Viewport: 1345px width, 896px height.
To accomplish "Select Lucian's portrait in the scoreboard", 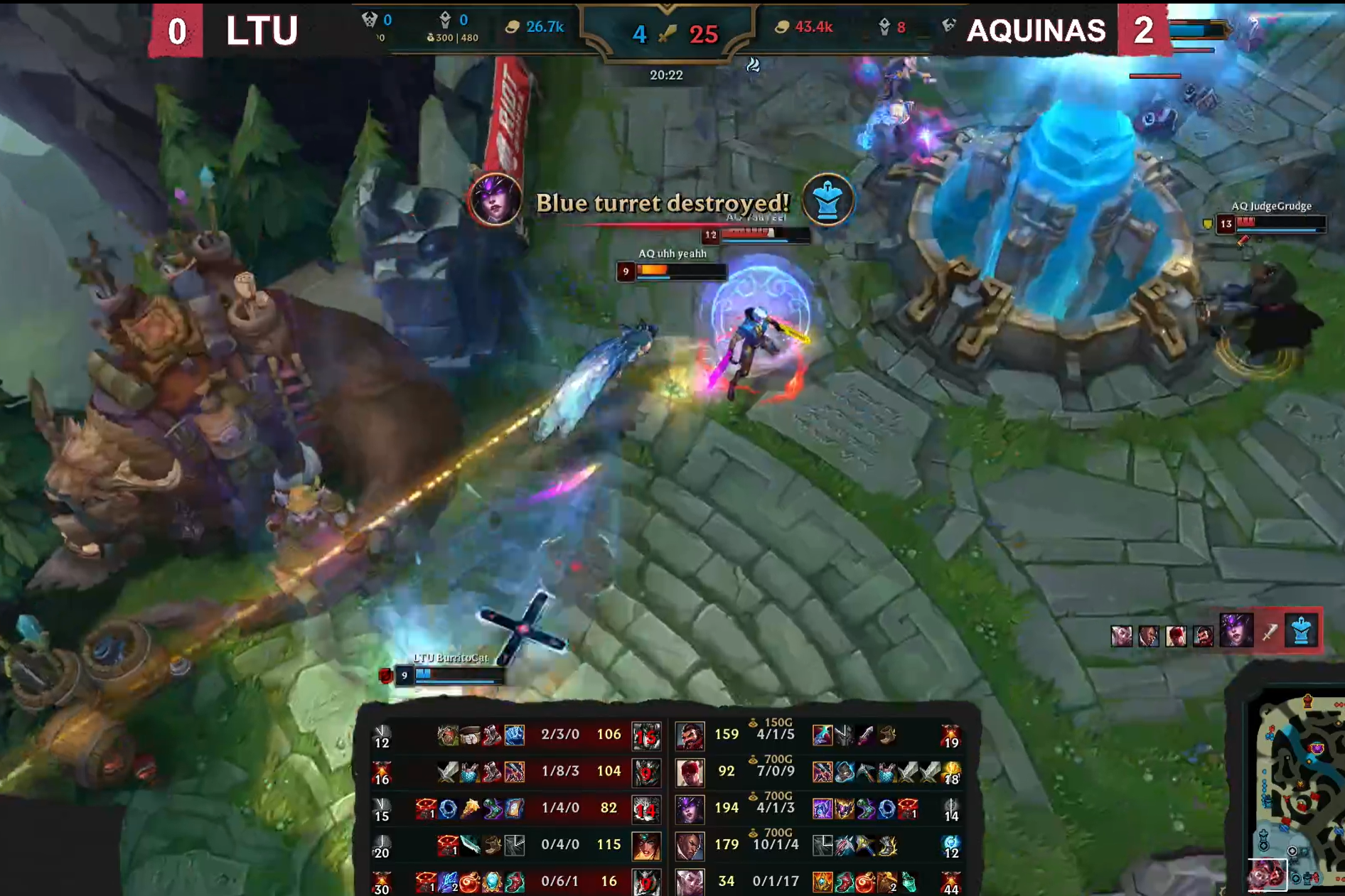I will (x=689, y=846).
